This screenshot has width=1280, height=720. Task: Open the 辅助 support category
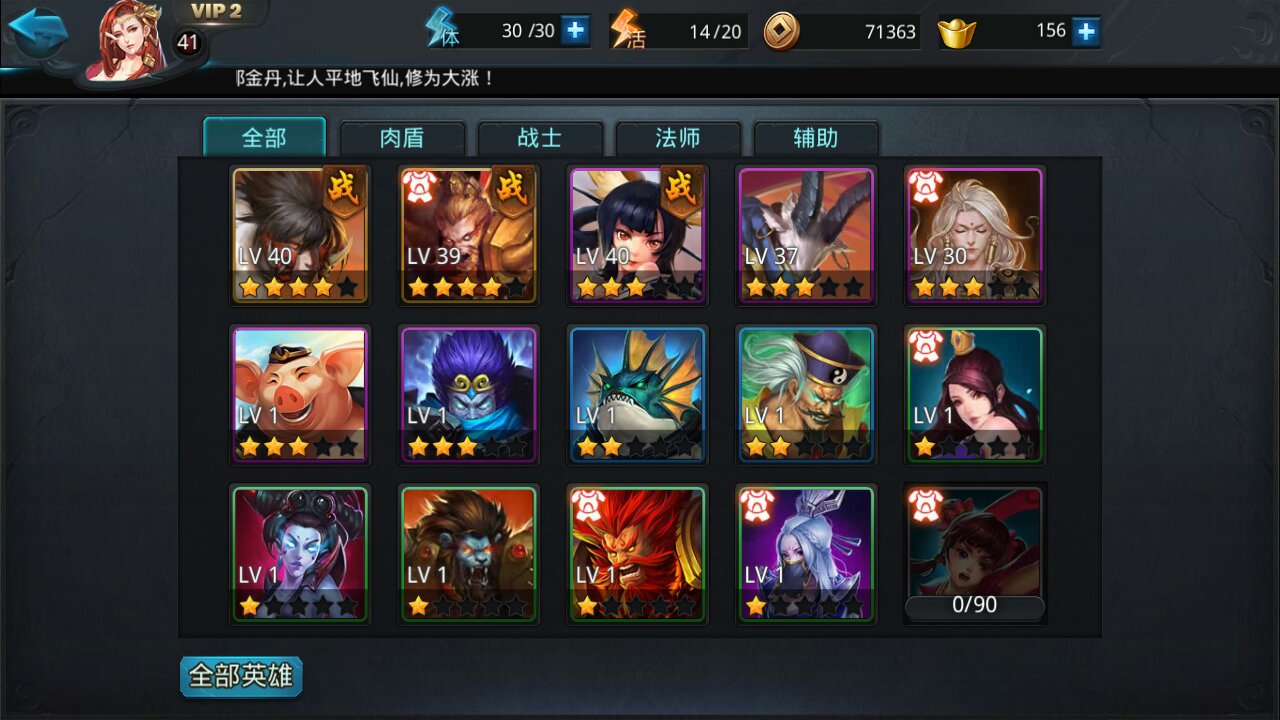(x=816, y=139)
